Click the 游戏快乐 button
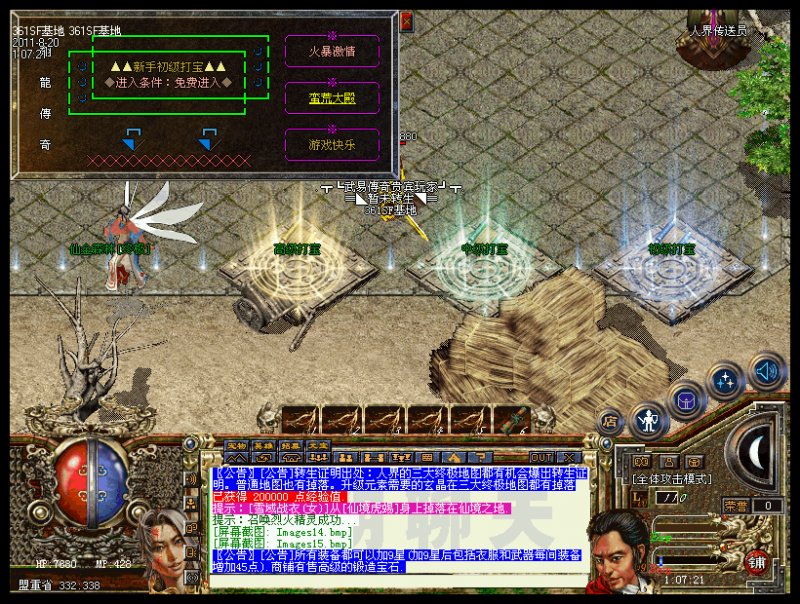This screenshot has width=800, height=604. point(332,144)
